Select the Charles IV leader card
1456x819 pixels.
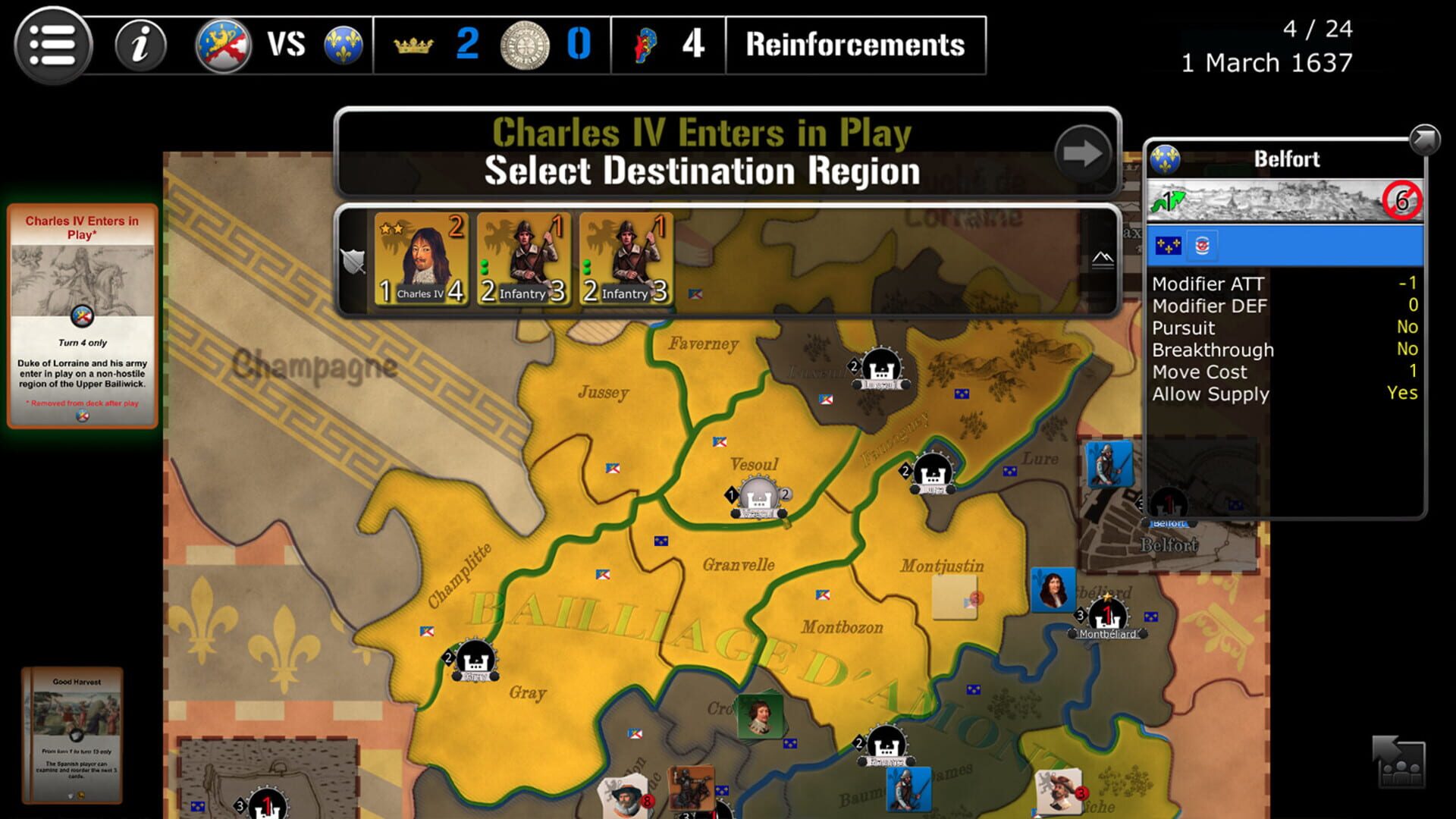tap(422, 256)
